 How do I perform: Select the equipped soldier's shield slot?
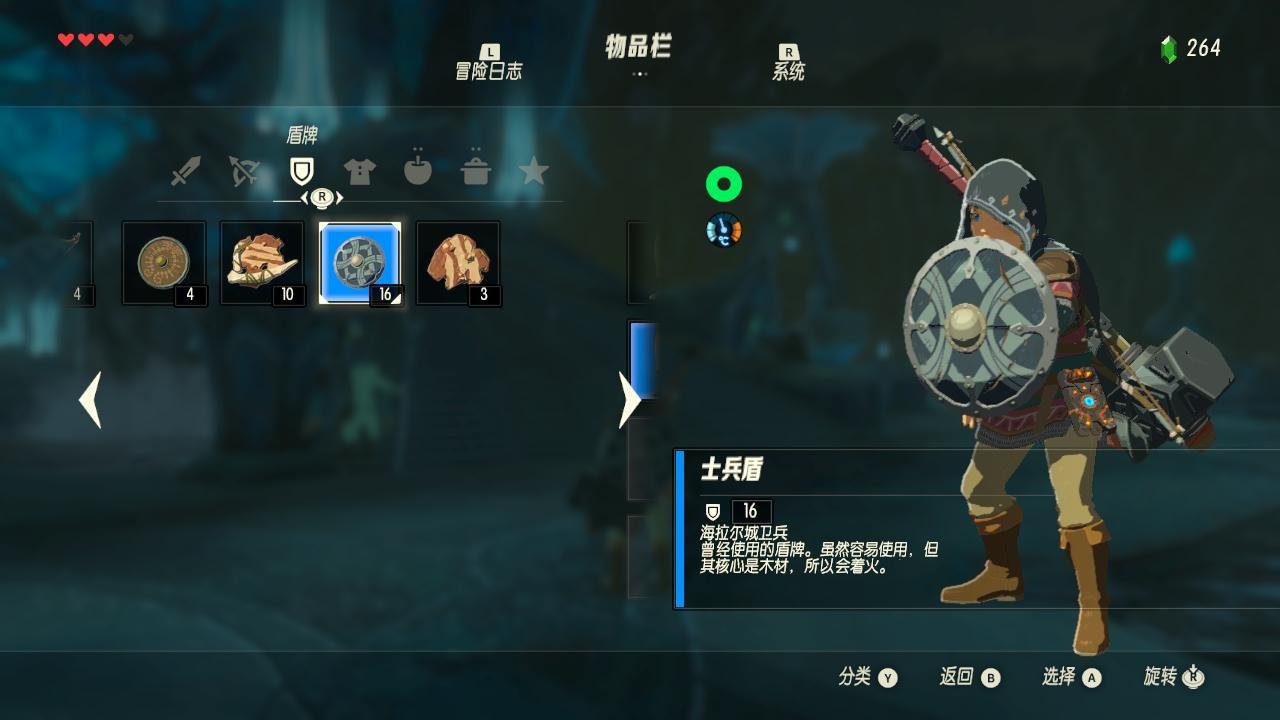tap(361, 262)
